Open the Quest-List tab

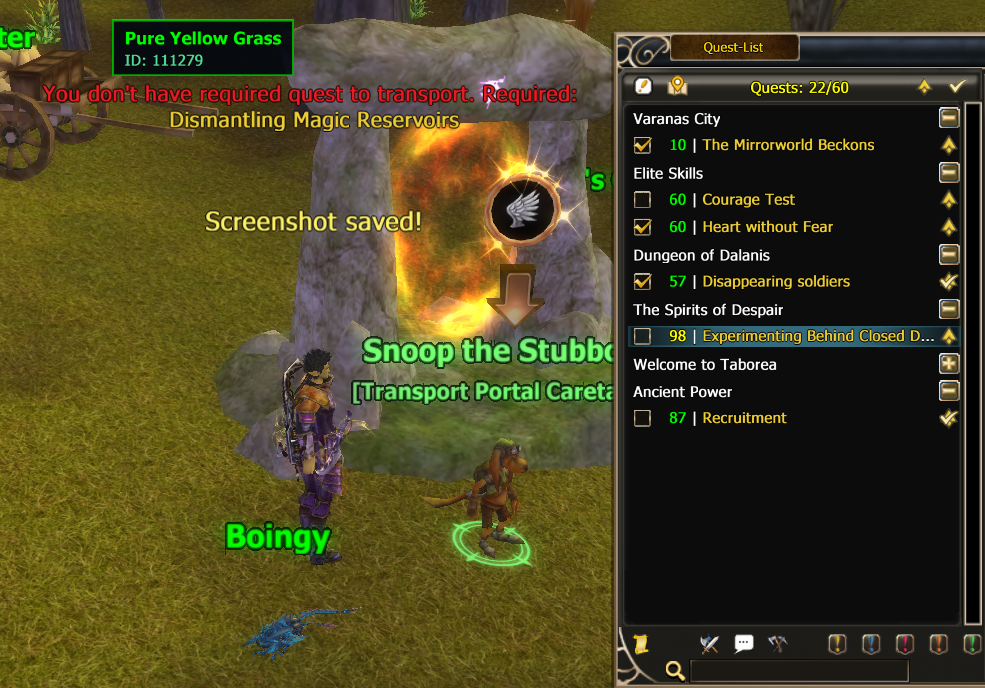pyautogui.click(x=734, y=47)
